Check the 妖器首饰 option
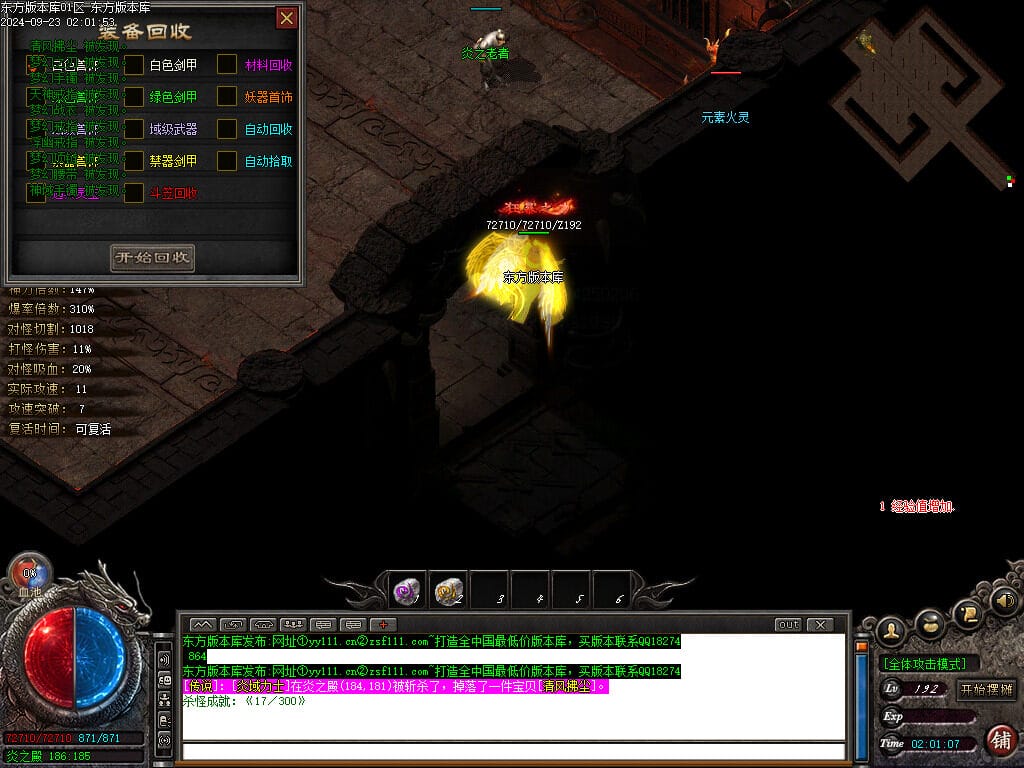1024x768 pixels. 228,97
